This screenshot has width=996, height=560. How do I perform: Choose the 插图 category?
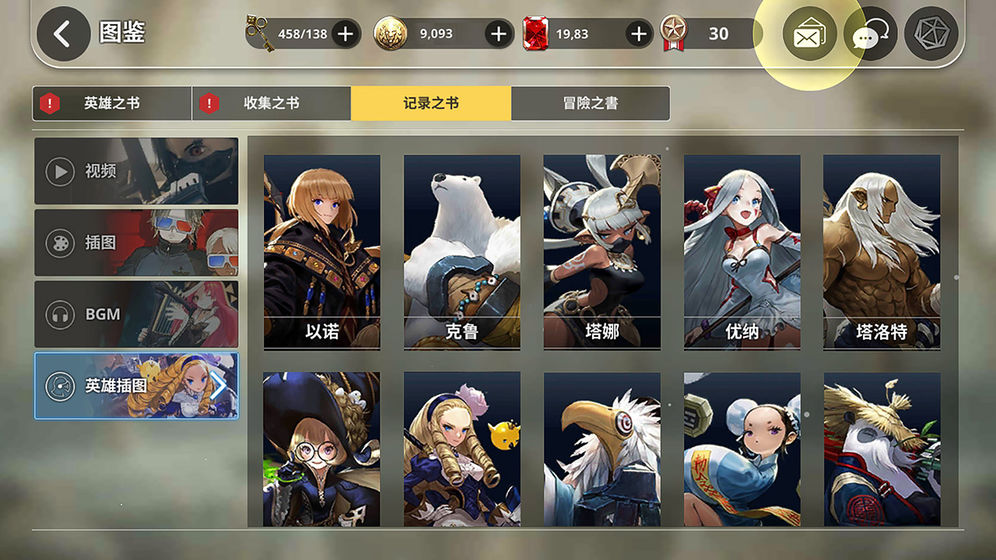(136, 243)
